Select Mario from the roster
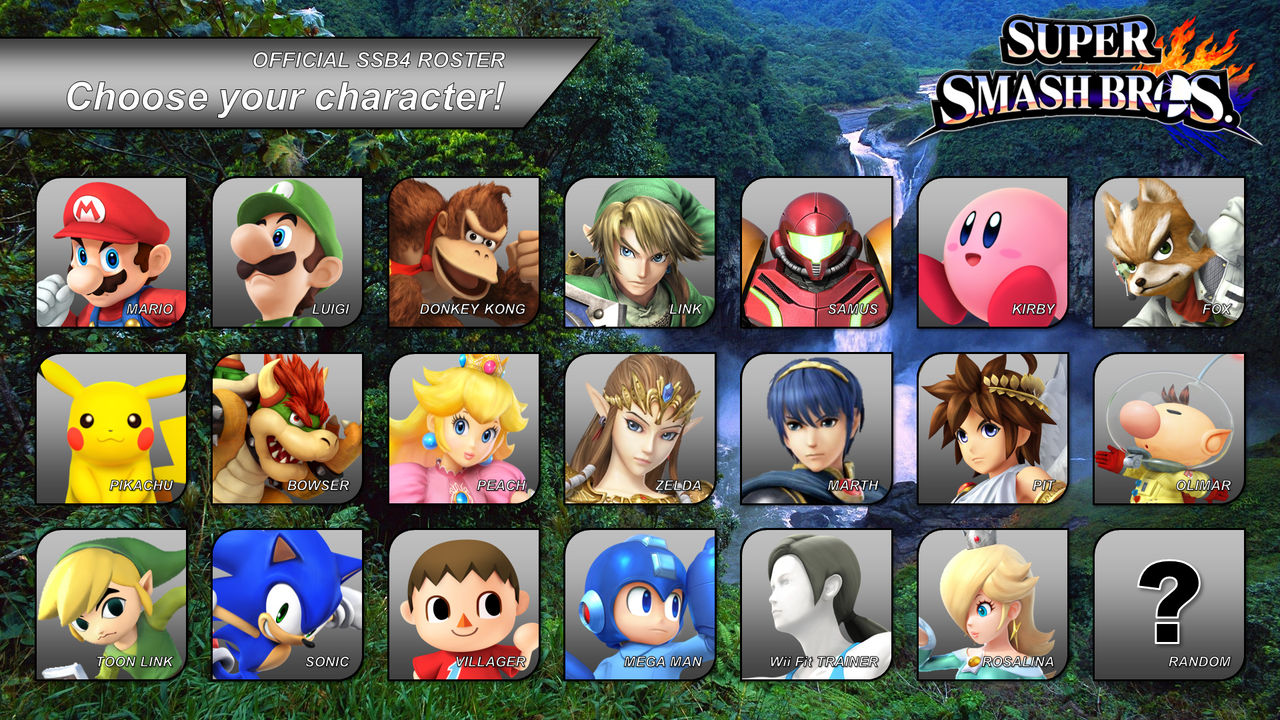The width and height of the screenshot is (1280, 720). tap(110, 250)
